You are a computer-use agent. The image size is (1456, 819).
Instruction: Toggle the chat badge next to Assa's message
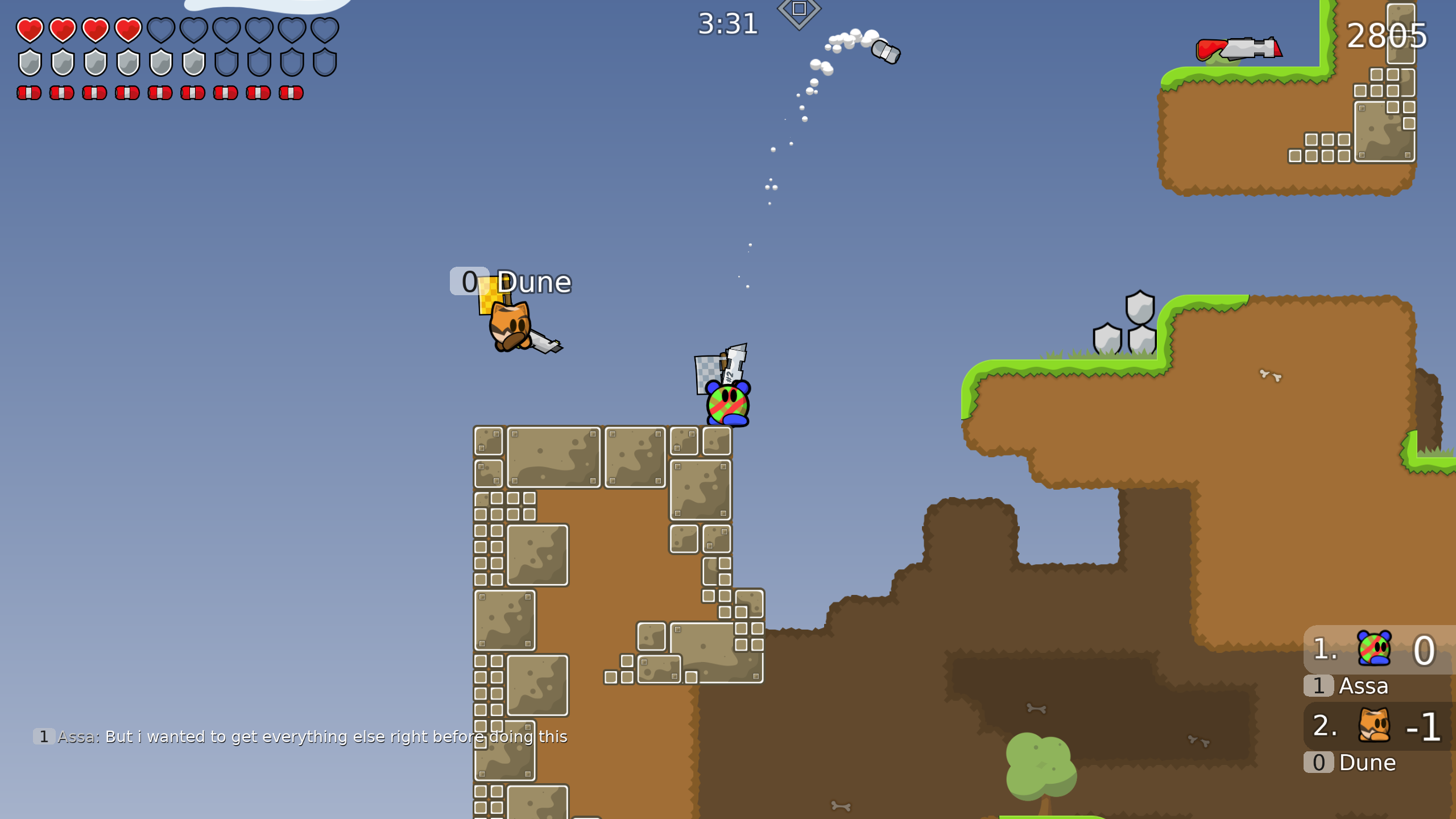(x=43, y=736)
